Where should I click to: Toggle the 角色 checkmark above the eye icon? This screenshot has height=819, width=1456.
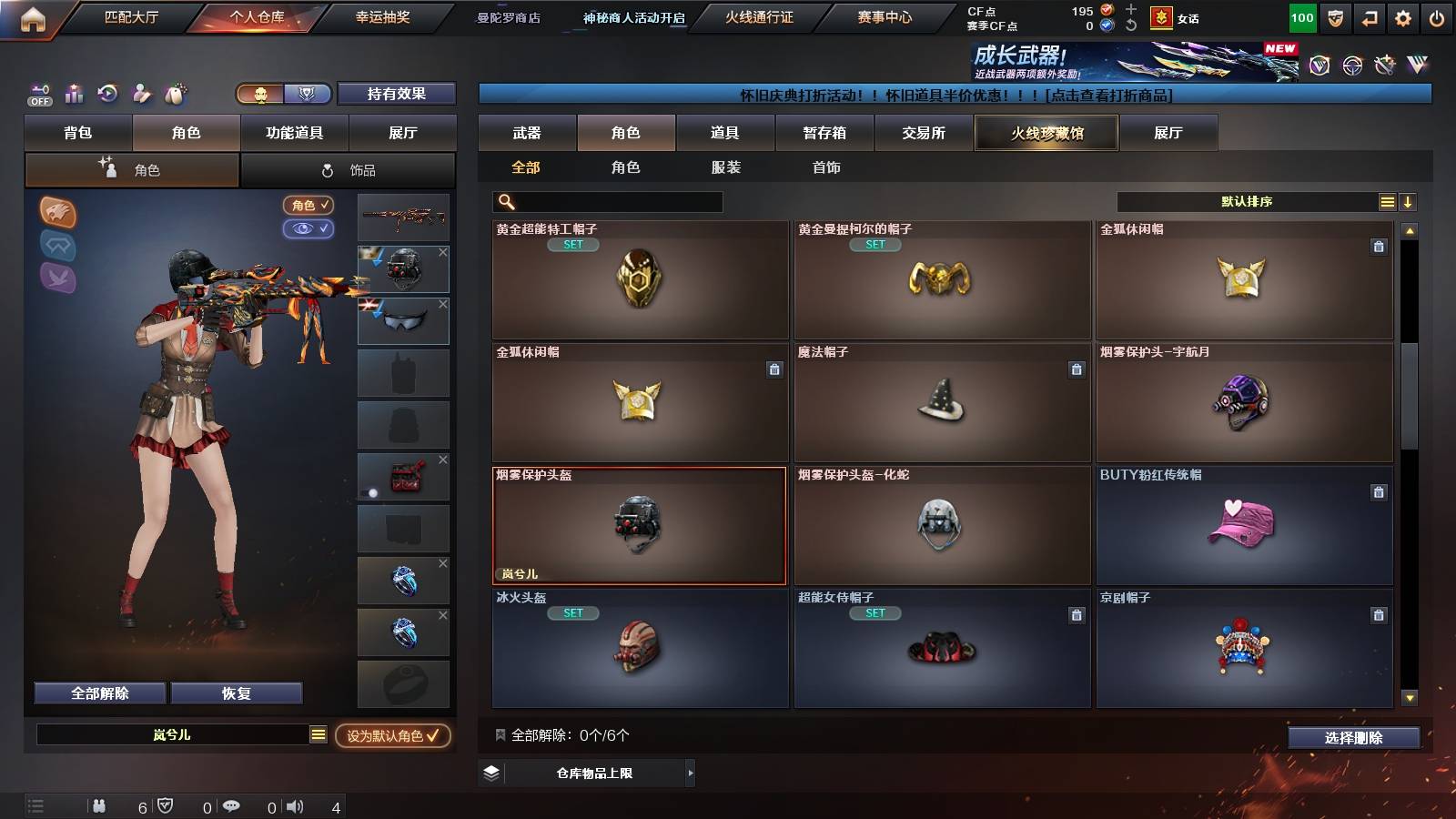(308, 206)
